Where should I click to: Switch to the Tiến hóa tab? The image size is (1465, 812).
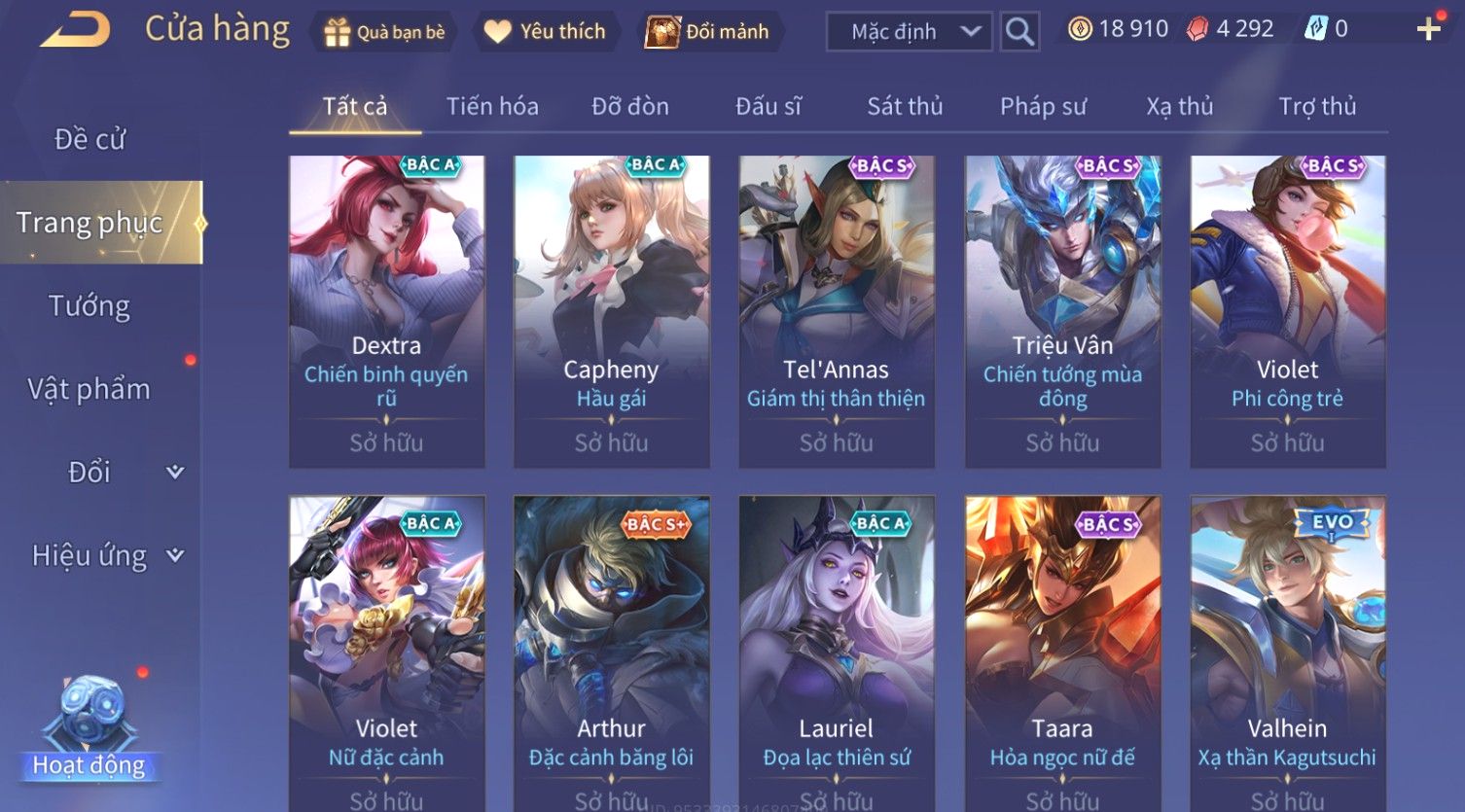(492, 106)
